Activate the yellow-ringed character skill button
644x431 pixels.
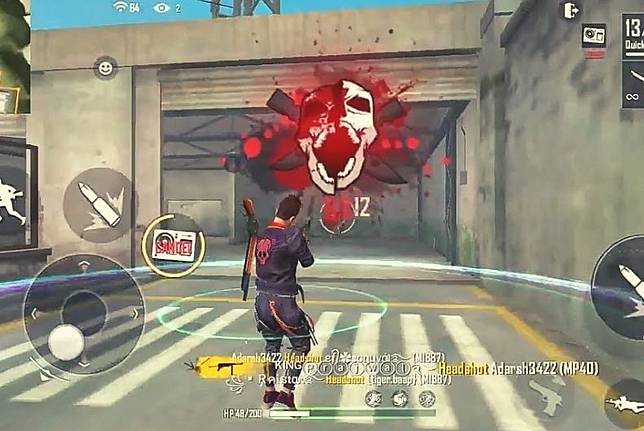(173, 245)
